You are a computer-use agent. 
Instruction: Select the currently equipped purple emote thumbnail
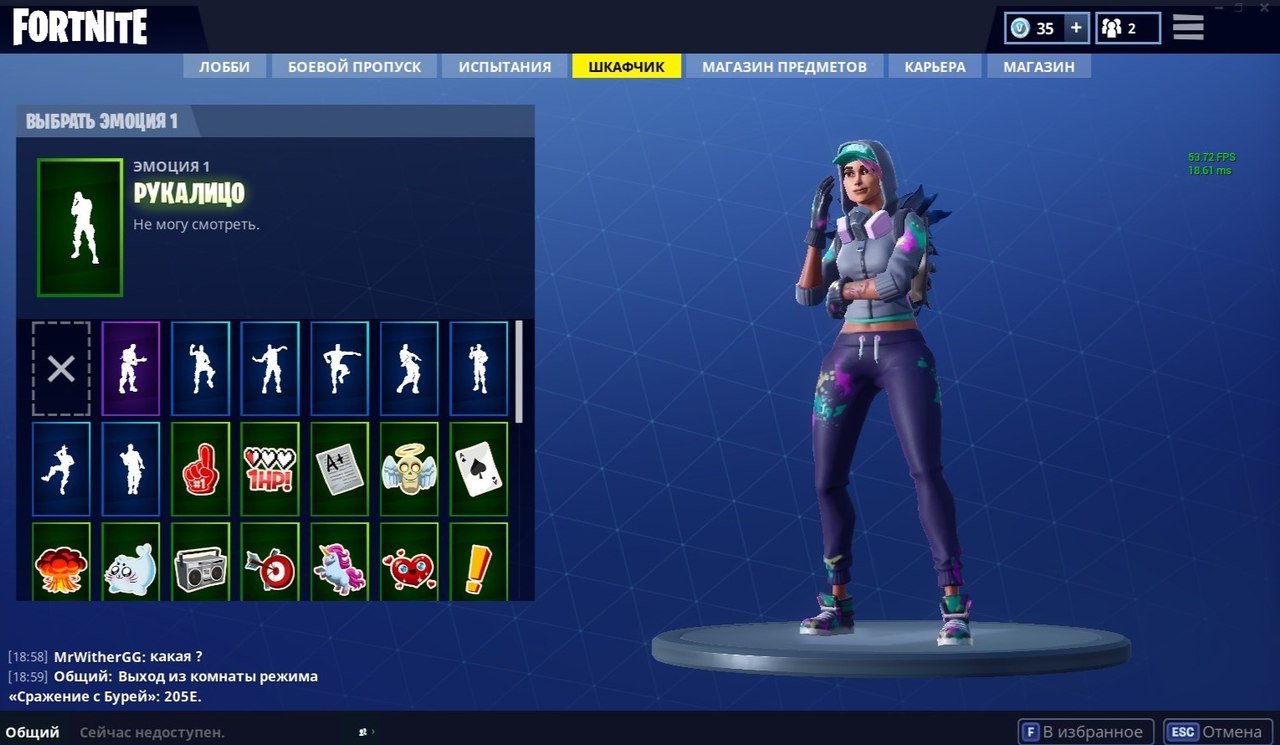point(131,369)
